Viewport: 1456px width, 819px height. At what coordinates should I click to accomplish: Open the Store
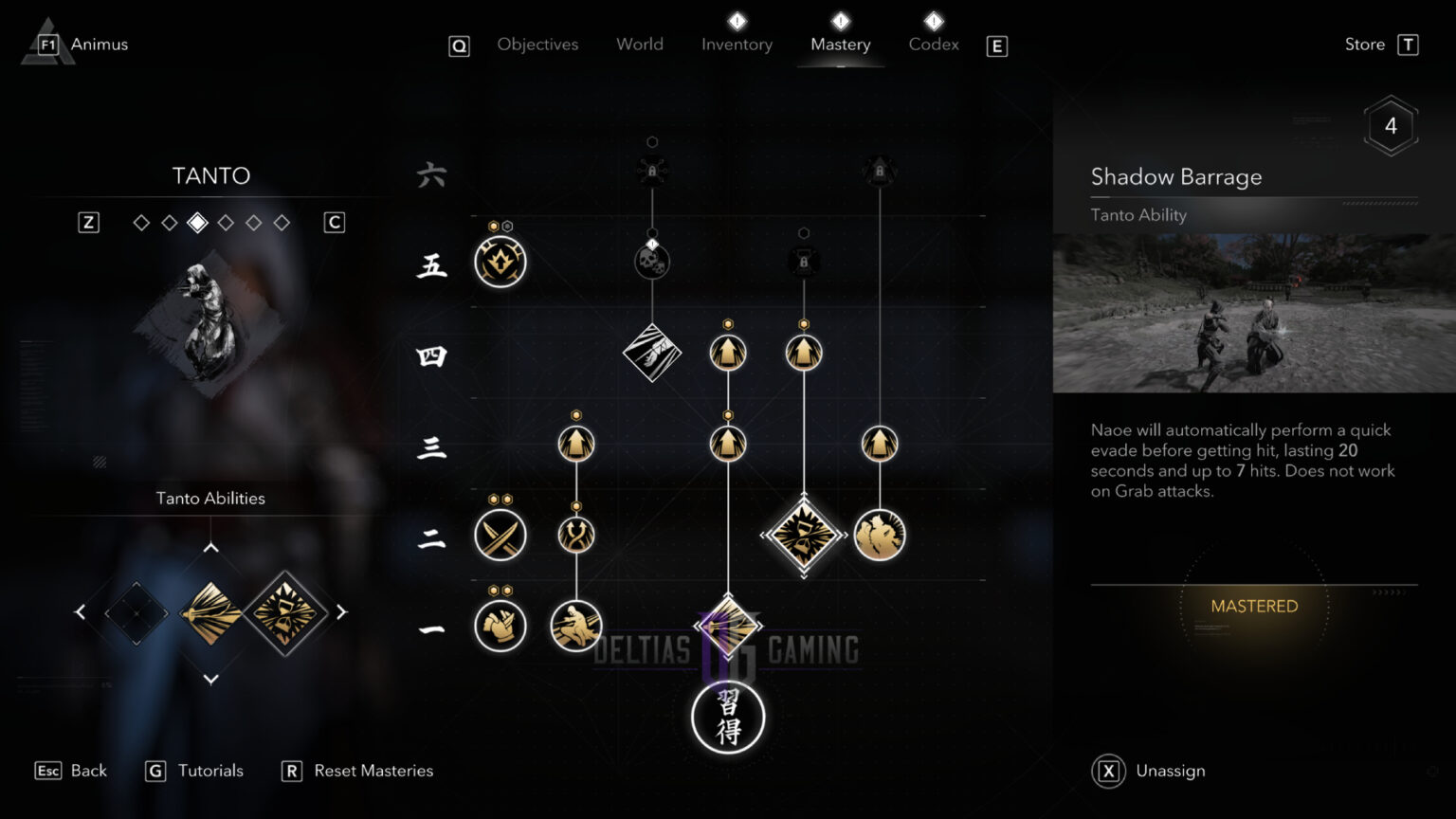tap(1365, 44)
